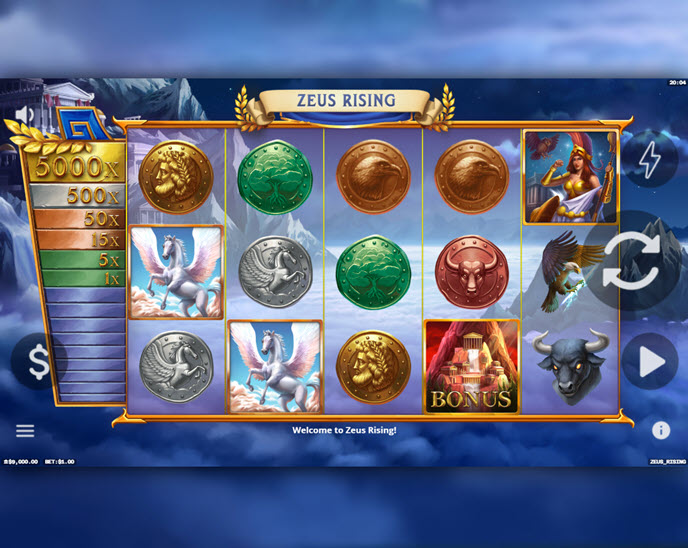Open the hamburger menu
This screenshot has width=688, height=548.
(25, 431)
